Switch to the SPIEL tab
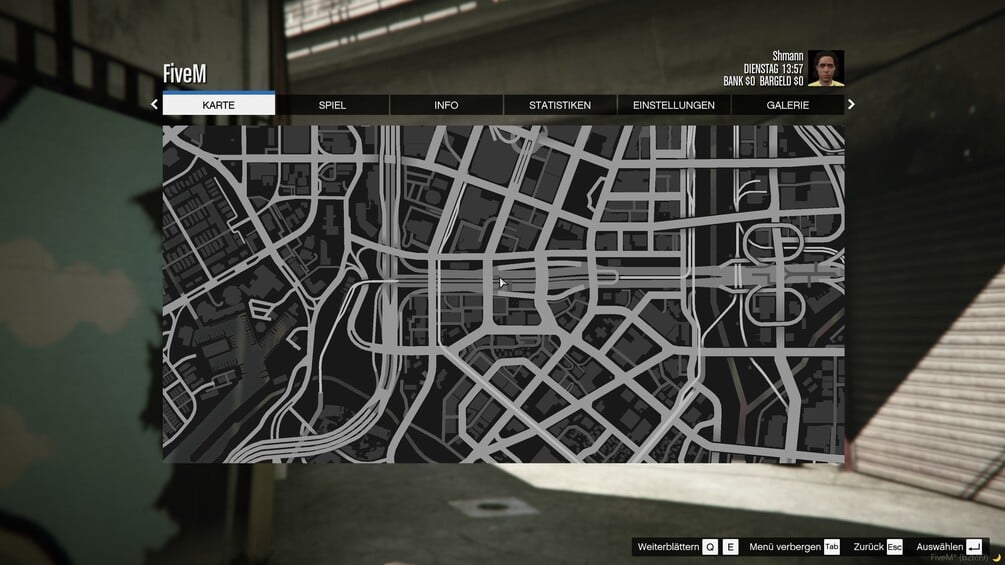Viewport: 1005px width, 565px height. [332, 105]
